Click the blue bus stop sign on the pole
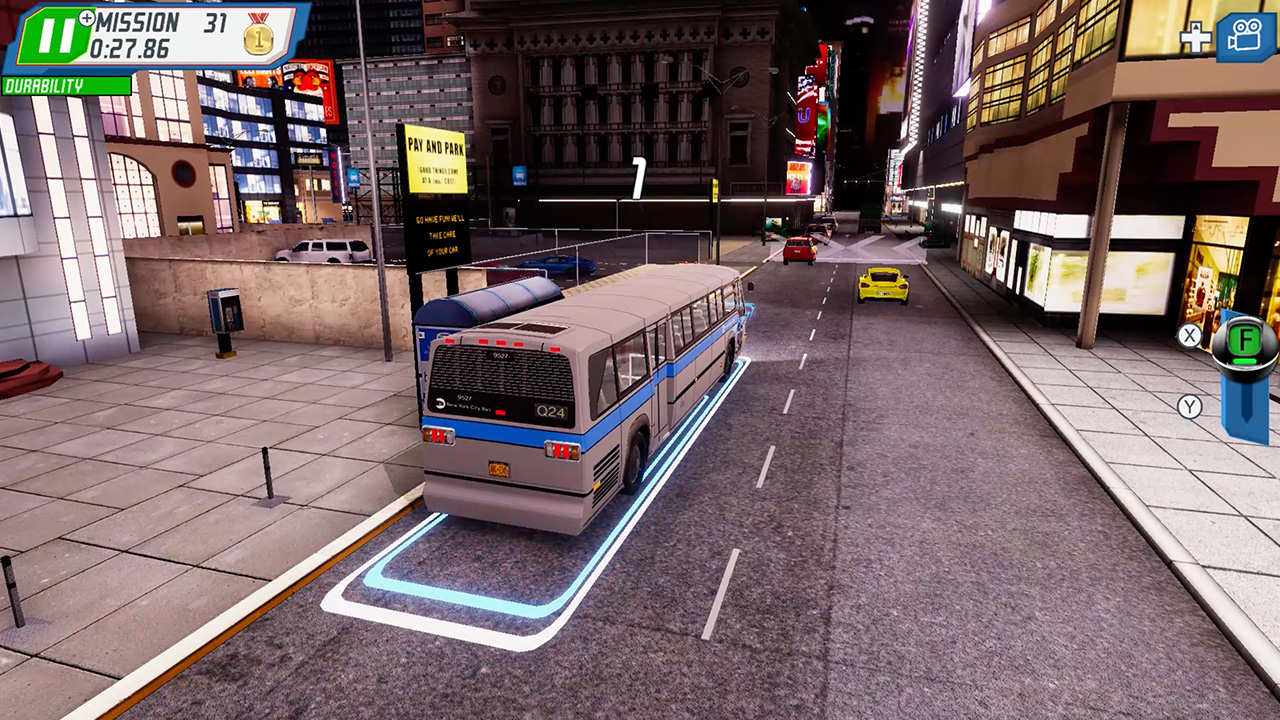This screenshot has width=1280, height=720. pos(521,172)
